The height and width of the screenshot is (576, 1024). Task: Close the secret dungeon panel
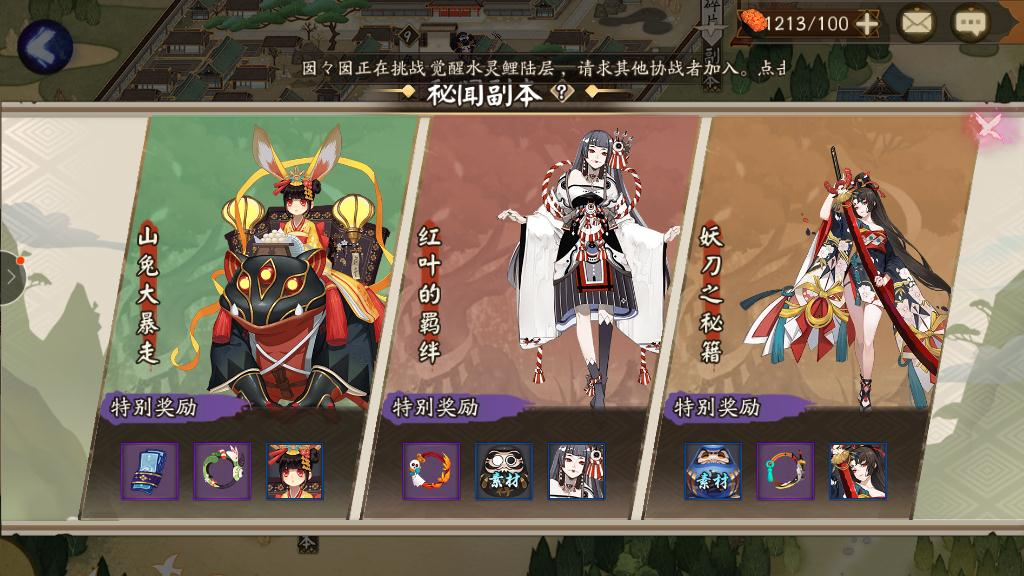tap(988, 127)
